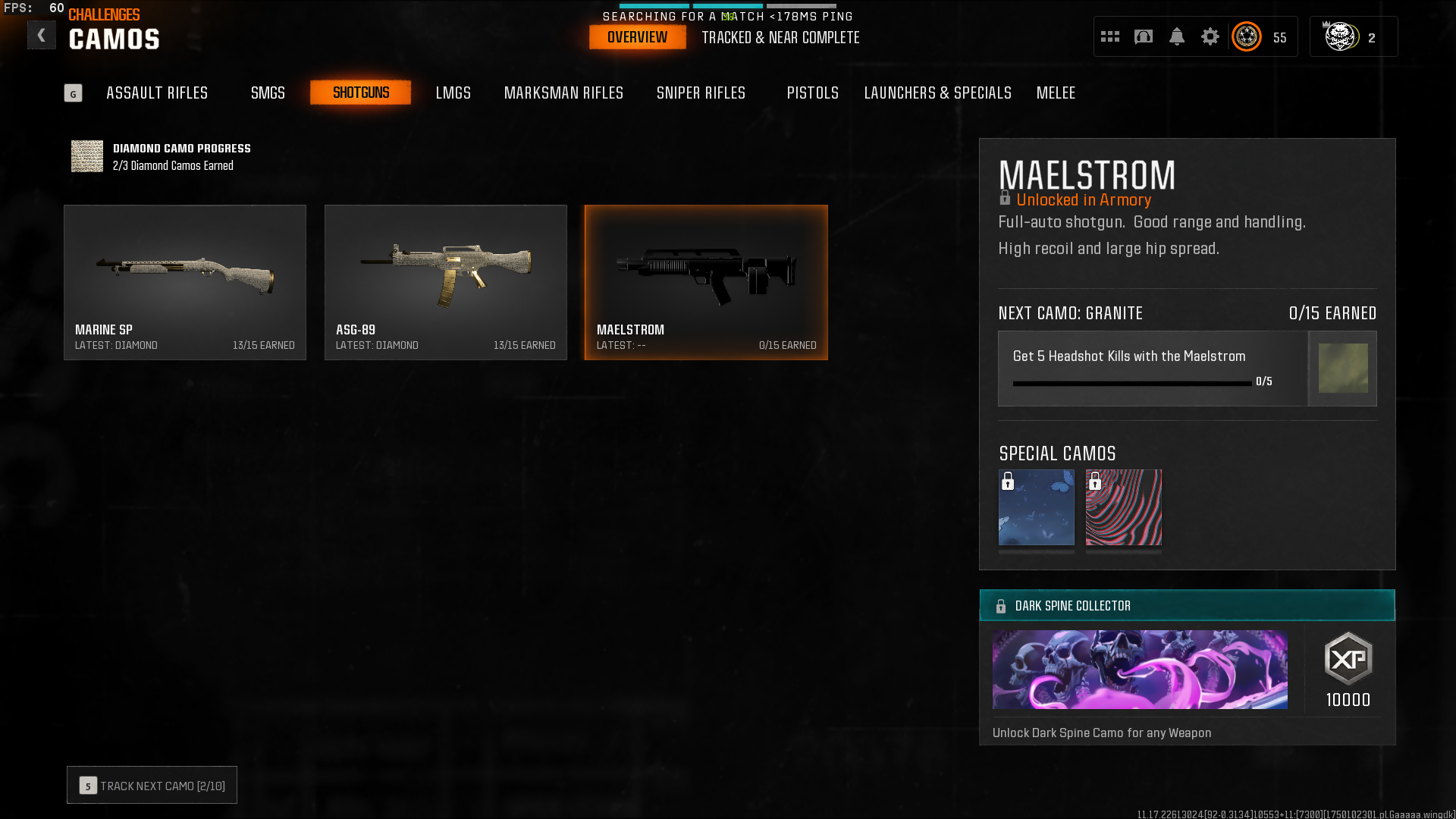This screenshot has height=819, width=1456.
Task: Select the Sniper Rifles tab
Action: pos(701,93)
